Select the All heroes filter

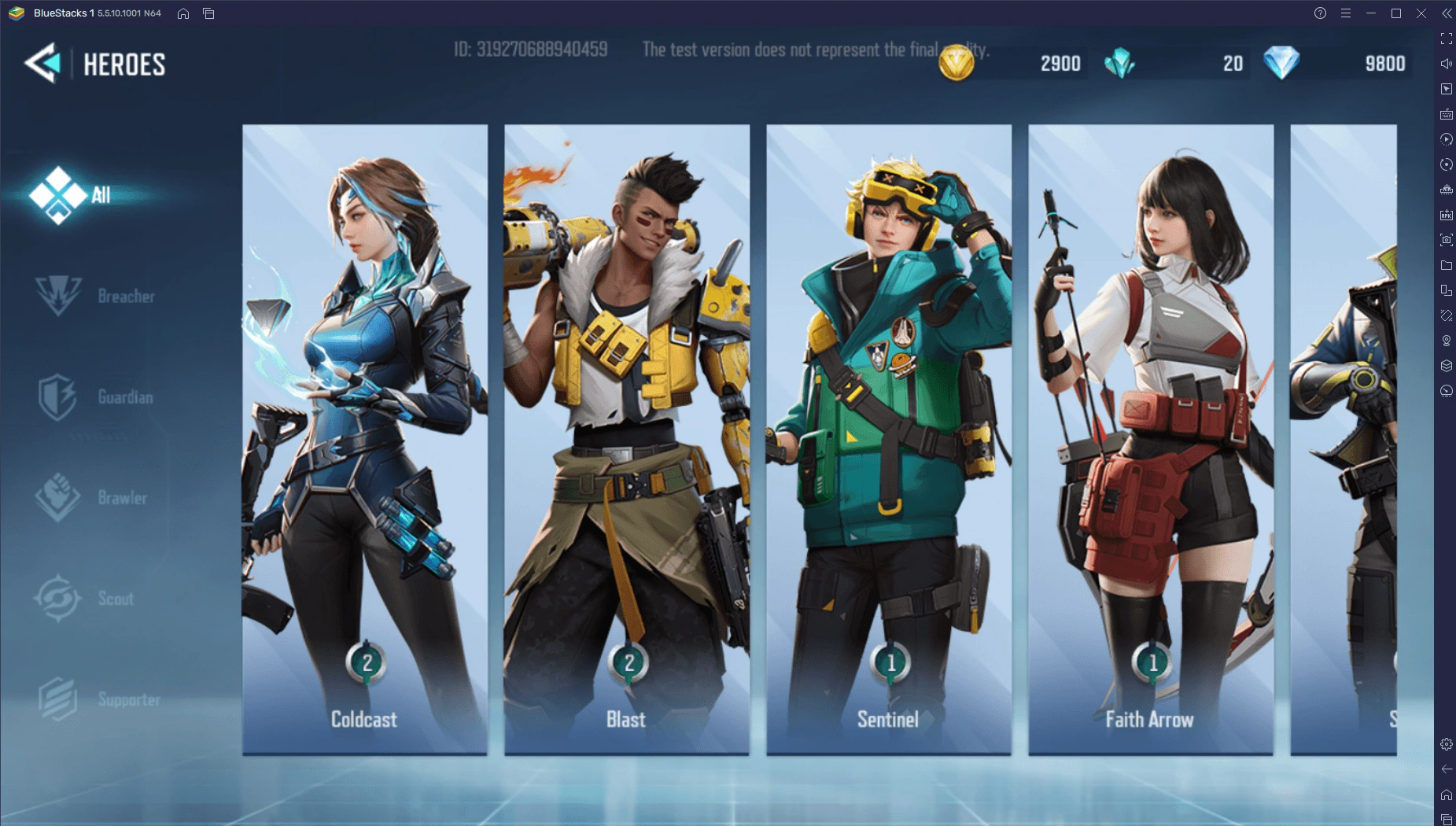tap(71, 195)
